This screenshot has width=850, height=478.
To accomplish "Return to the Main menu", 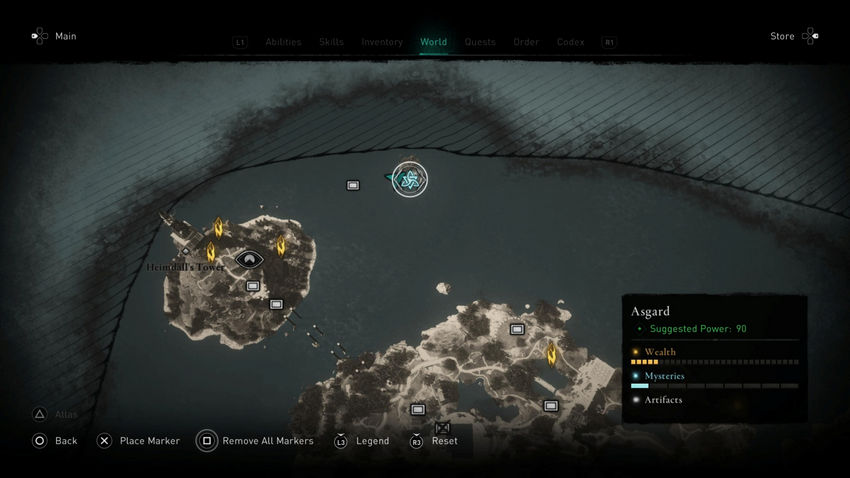I will click(54, 36).
